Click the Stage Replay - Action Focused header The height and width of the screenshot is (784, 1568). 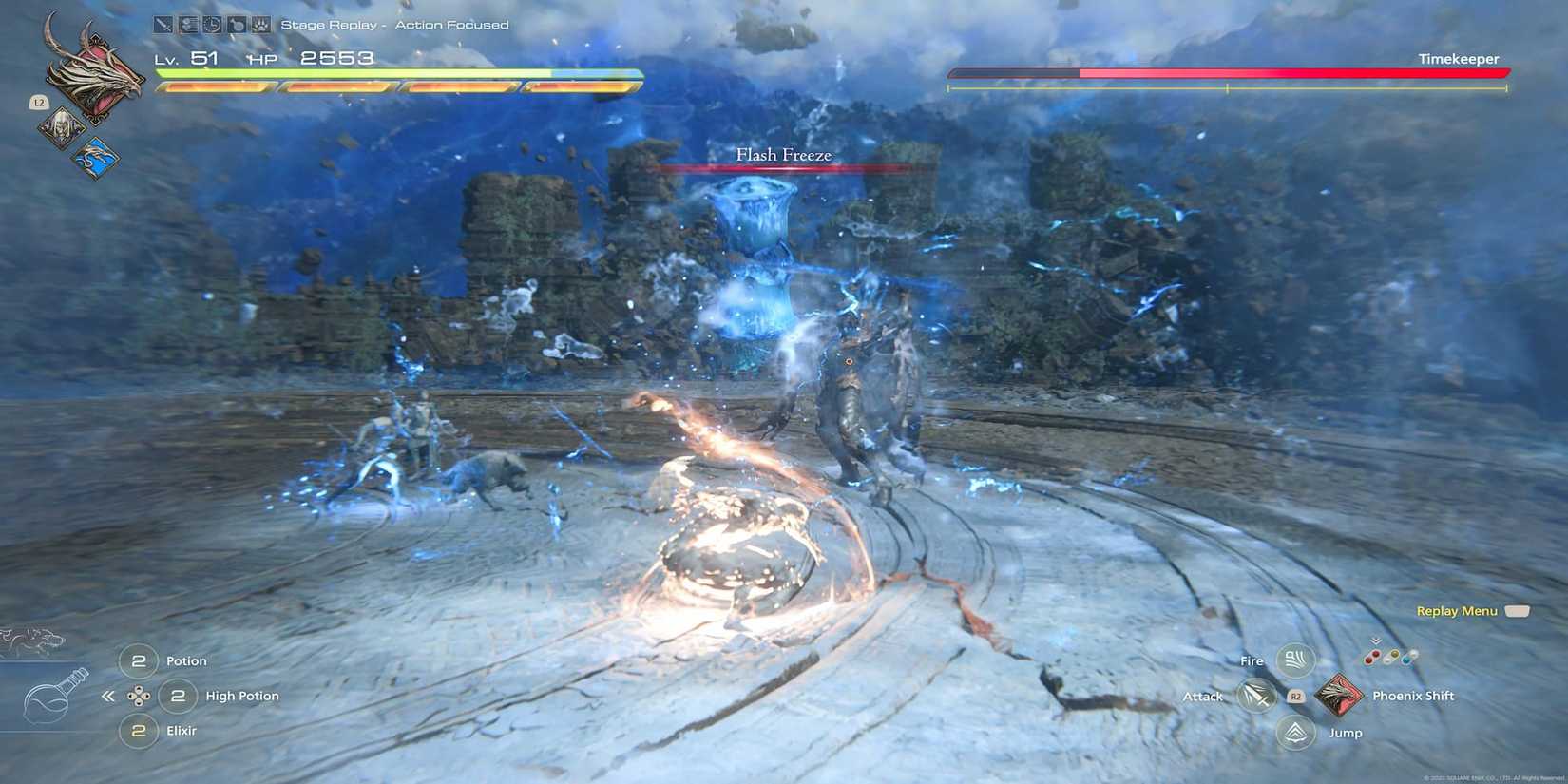tap(393, 24)
